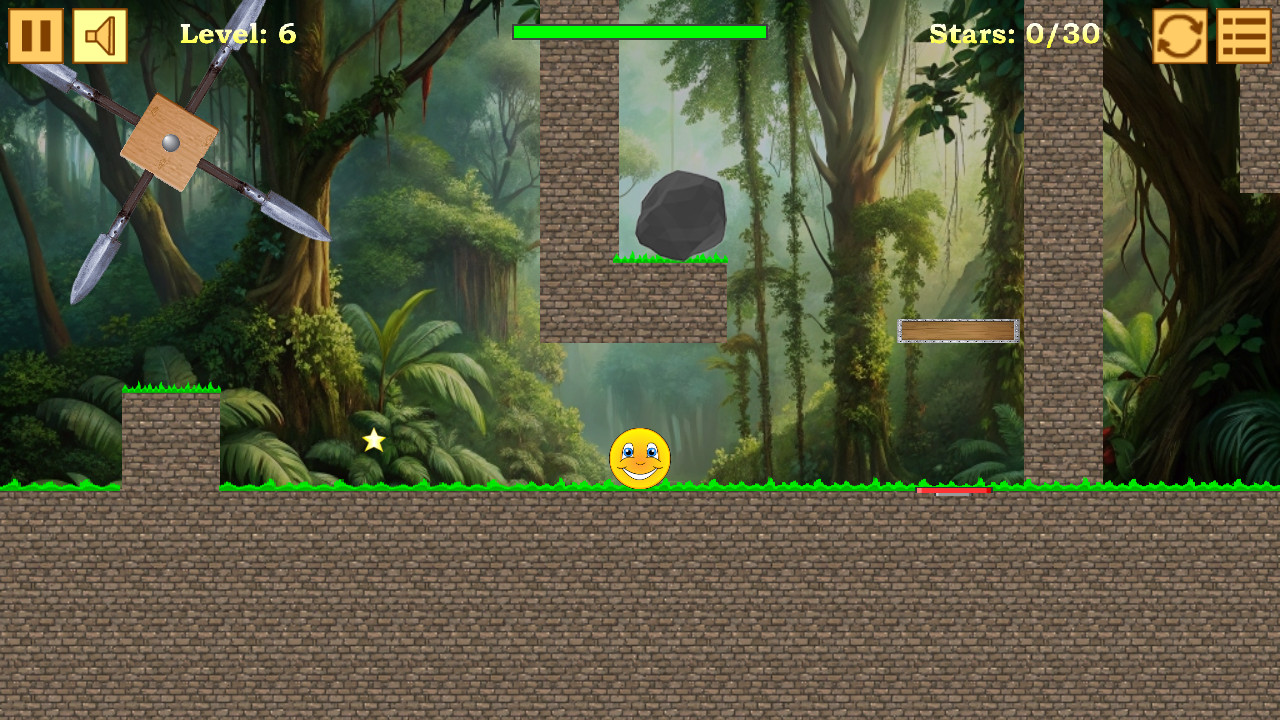Restart the current level
The height and width of the screenshot is (720, 1280).
point(1178,36)
